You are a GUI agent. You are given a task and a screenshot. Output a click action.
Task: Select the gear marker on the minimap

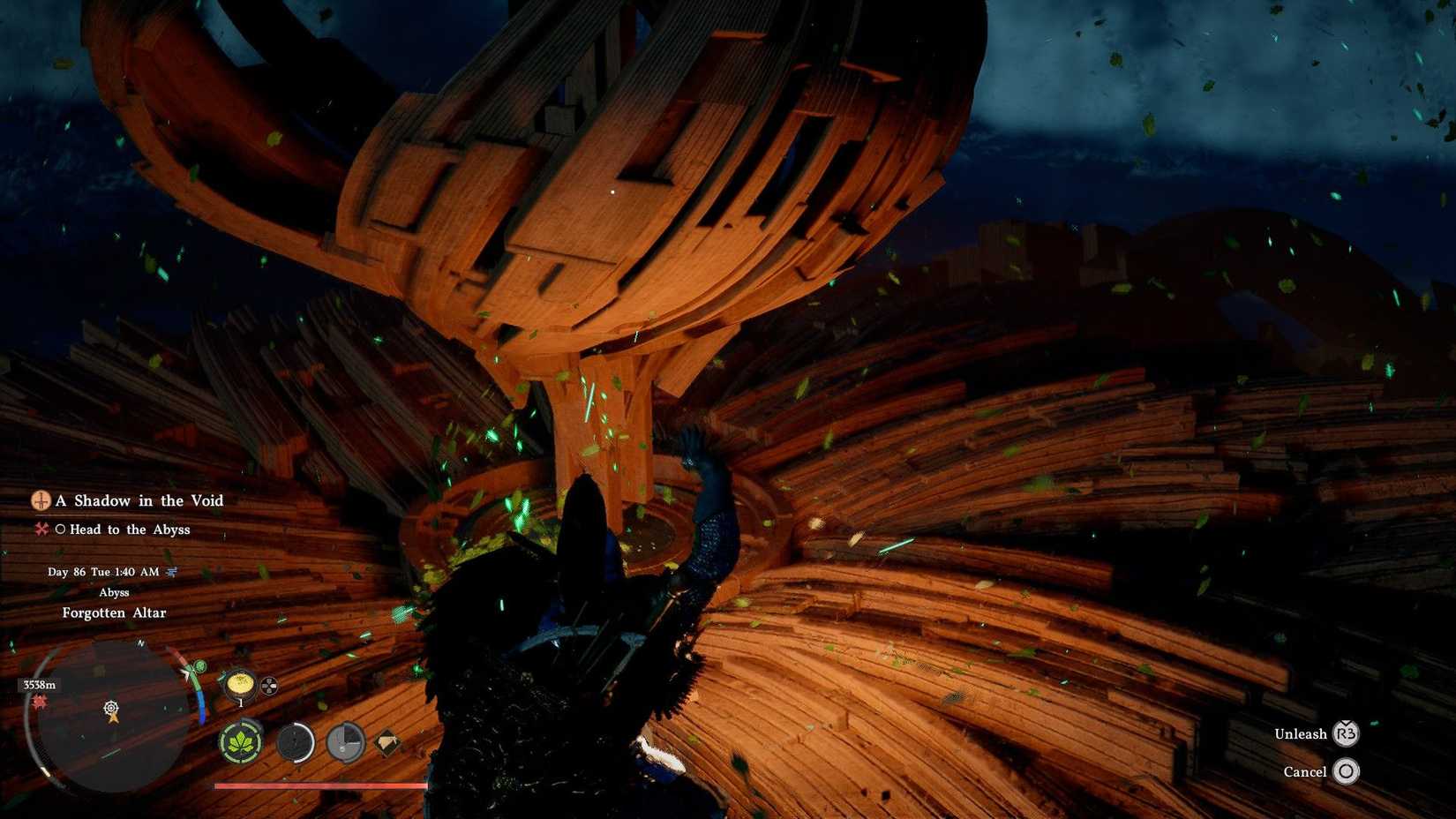pyautogui.click(x=111, y=708)
